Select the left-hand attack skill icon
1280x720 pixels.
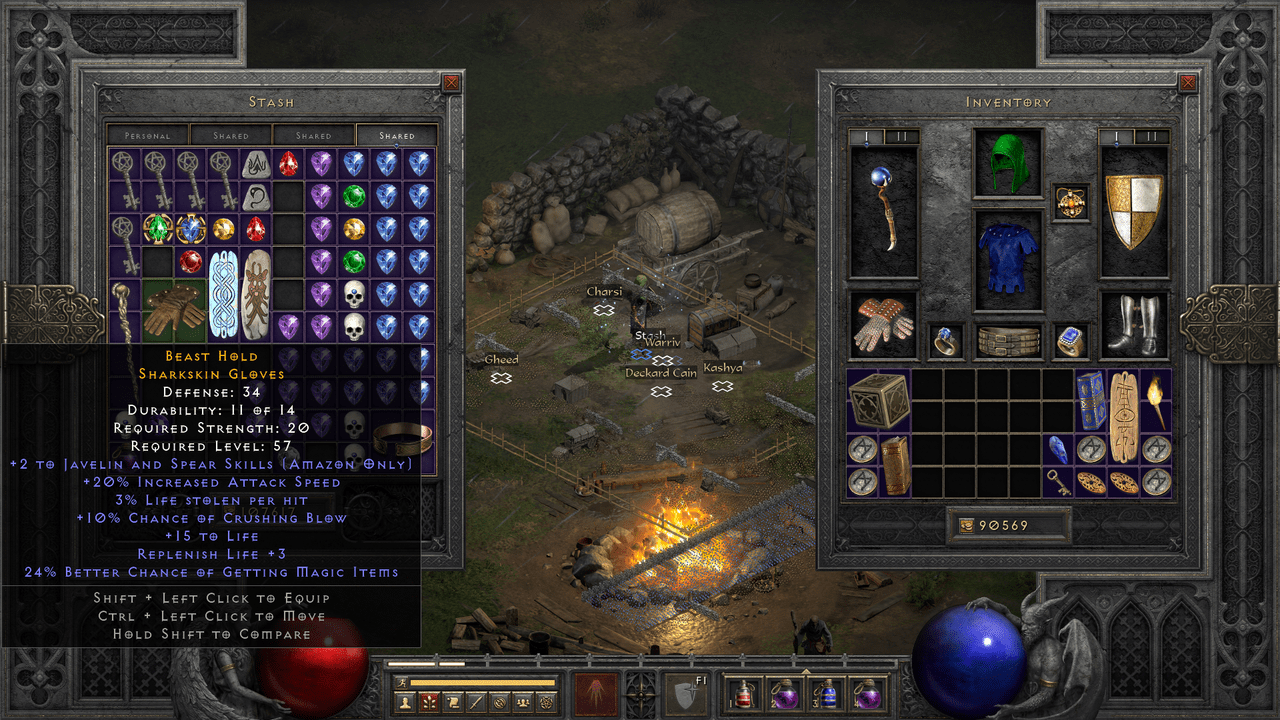coord(596,692)
